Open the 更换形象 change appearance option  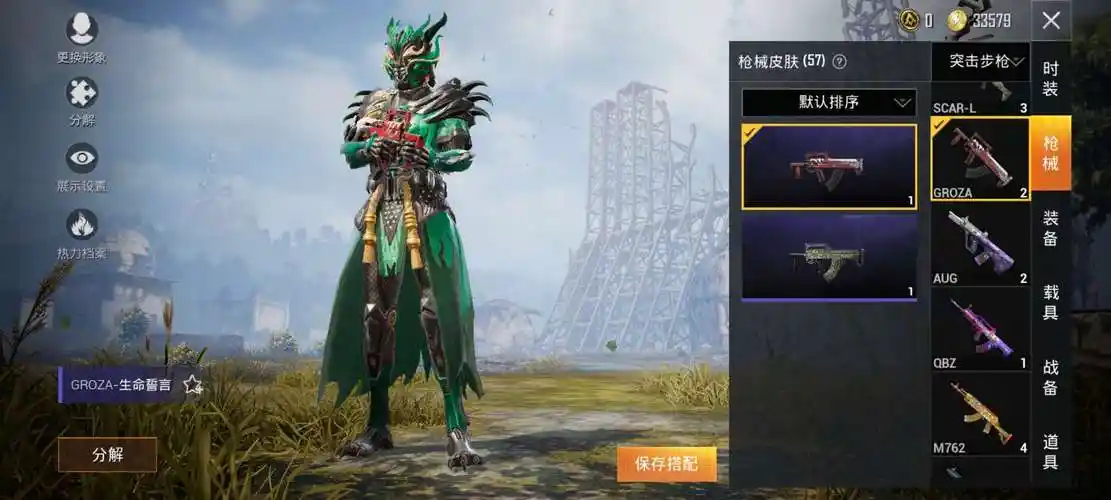point(82,31)
